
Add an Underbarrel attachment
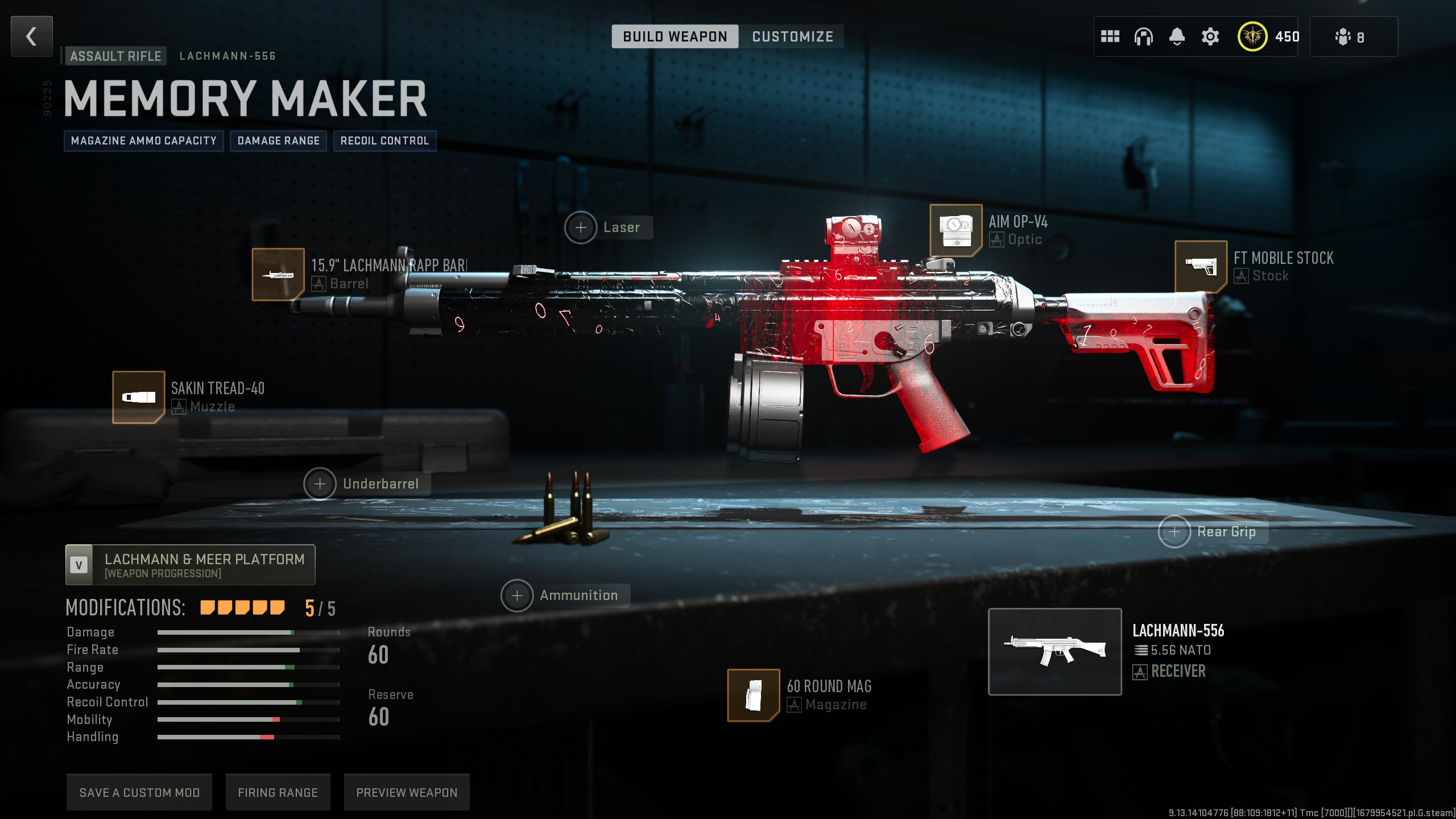pos(320,484)
